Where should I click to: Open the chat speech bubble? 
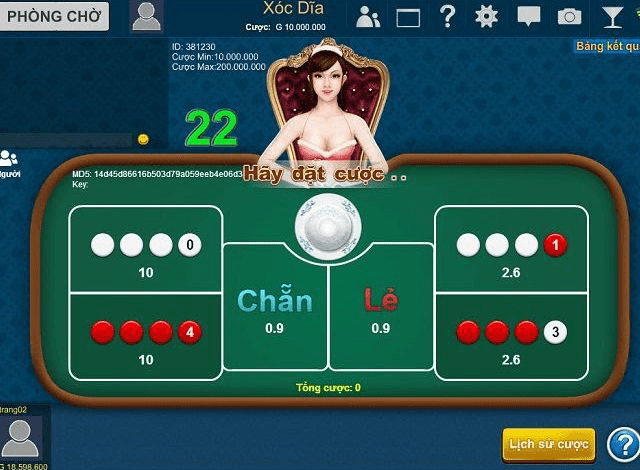(528, 16)
